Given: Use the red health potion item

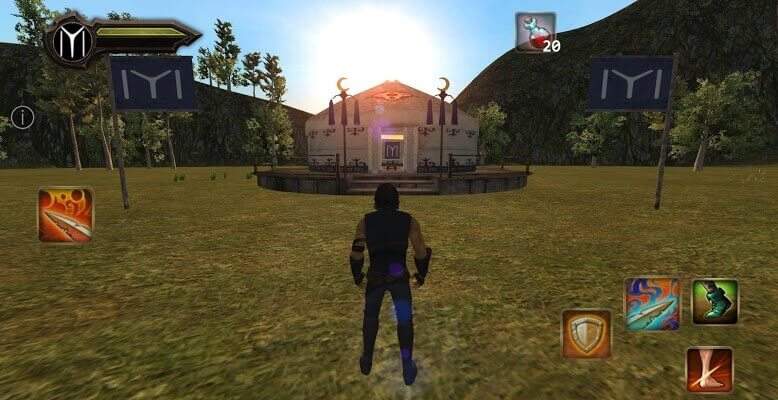Looking at the screenshot, I should tap(535, 31).
